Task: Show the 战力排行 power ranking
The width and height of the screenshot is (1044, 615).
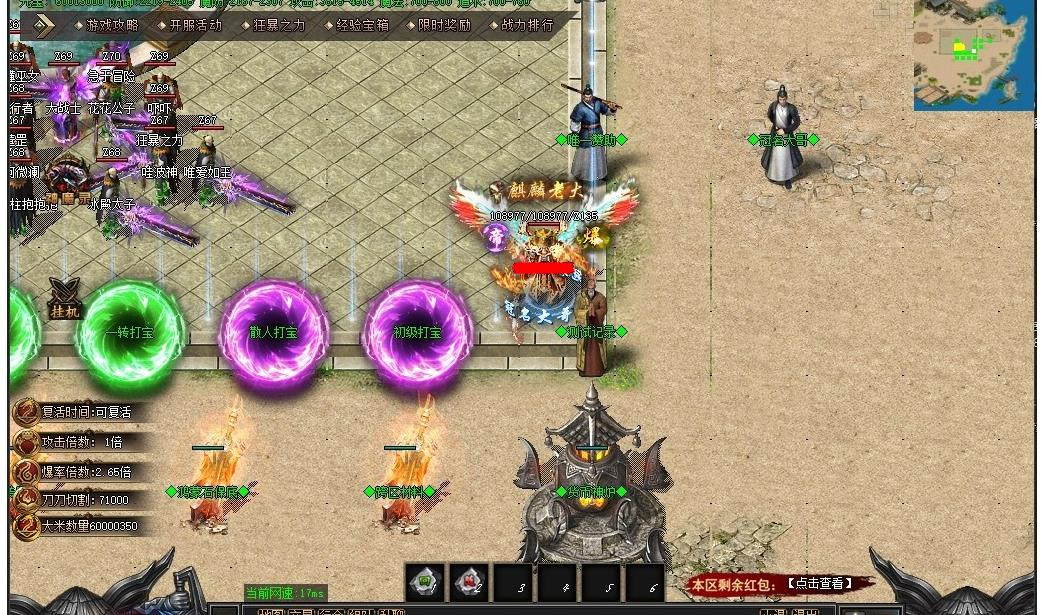Action: click(x=526, y=25)
